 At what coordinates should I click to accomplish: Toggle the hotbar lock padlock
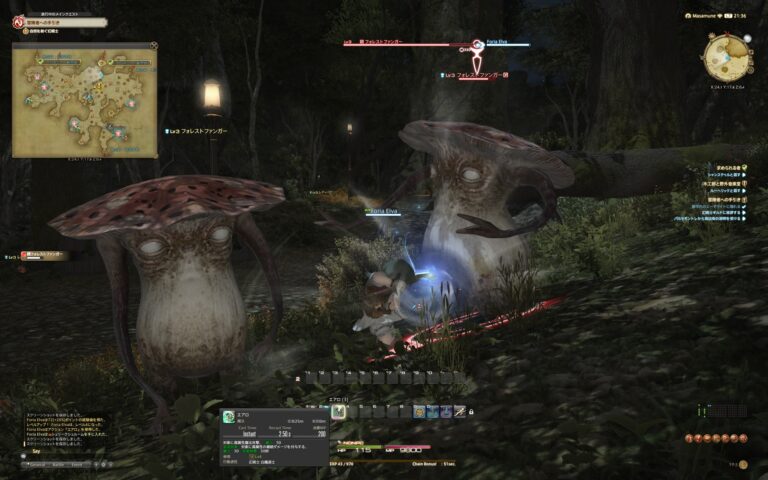pos(471,411)
